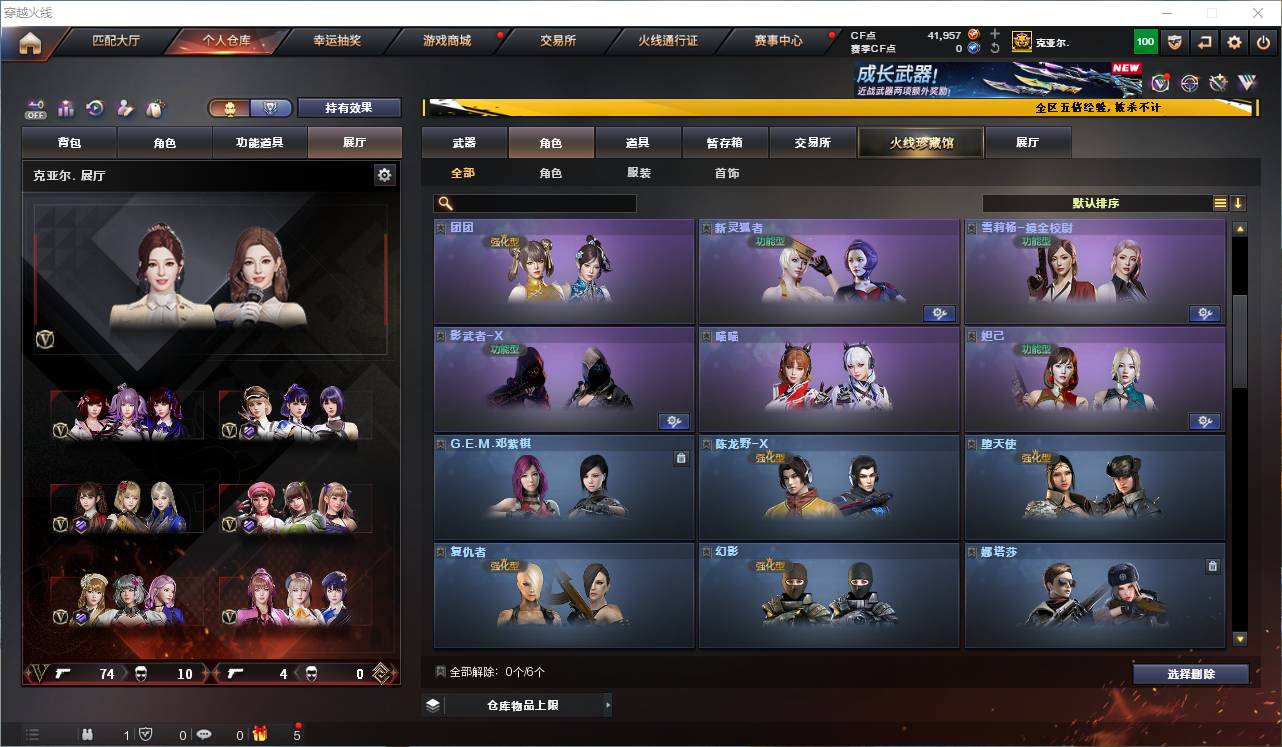
Task: Open the gift icon with 5 notifications on bottom bar
Action: [260, 733]
